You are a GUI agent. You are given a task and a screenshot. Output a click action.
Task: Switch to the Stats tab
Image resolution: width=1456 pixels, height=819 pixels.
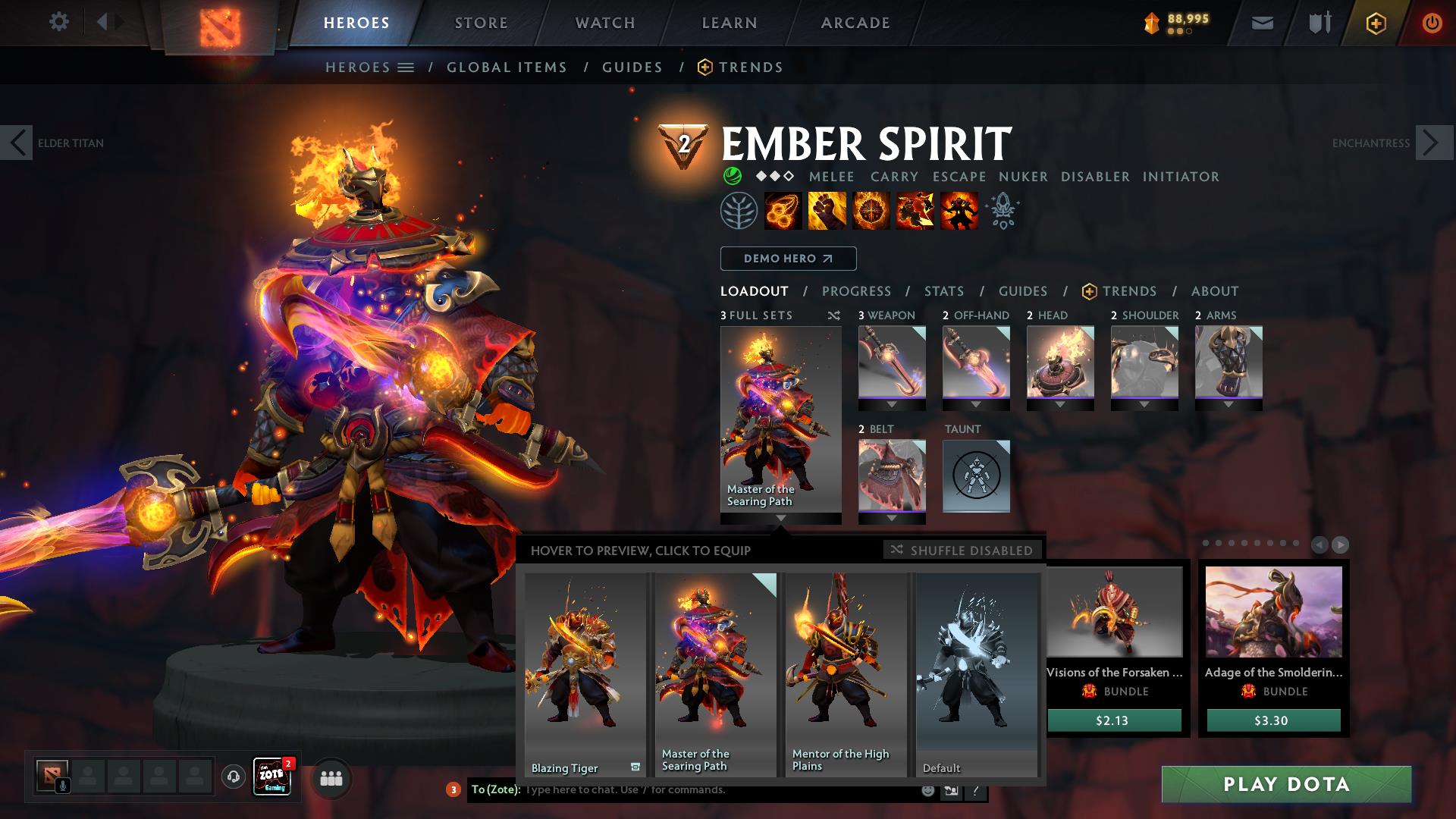pos(943,290)
